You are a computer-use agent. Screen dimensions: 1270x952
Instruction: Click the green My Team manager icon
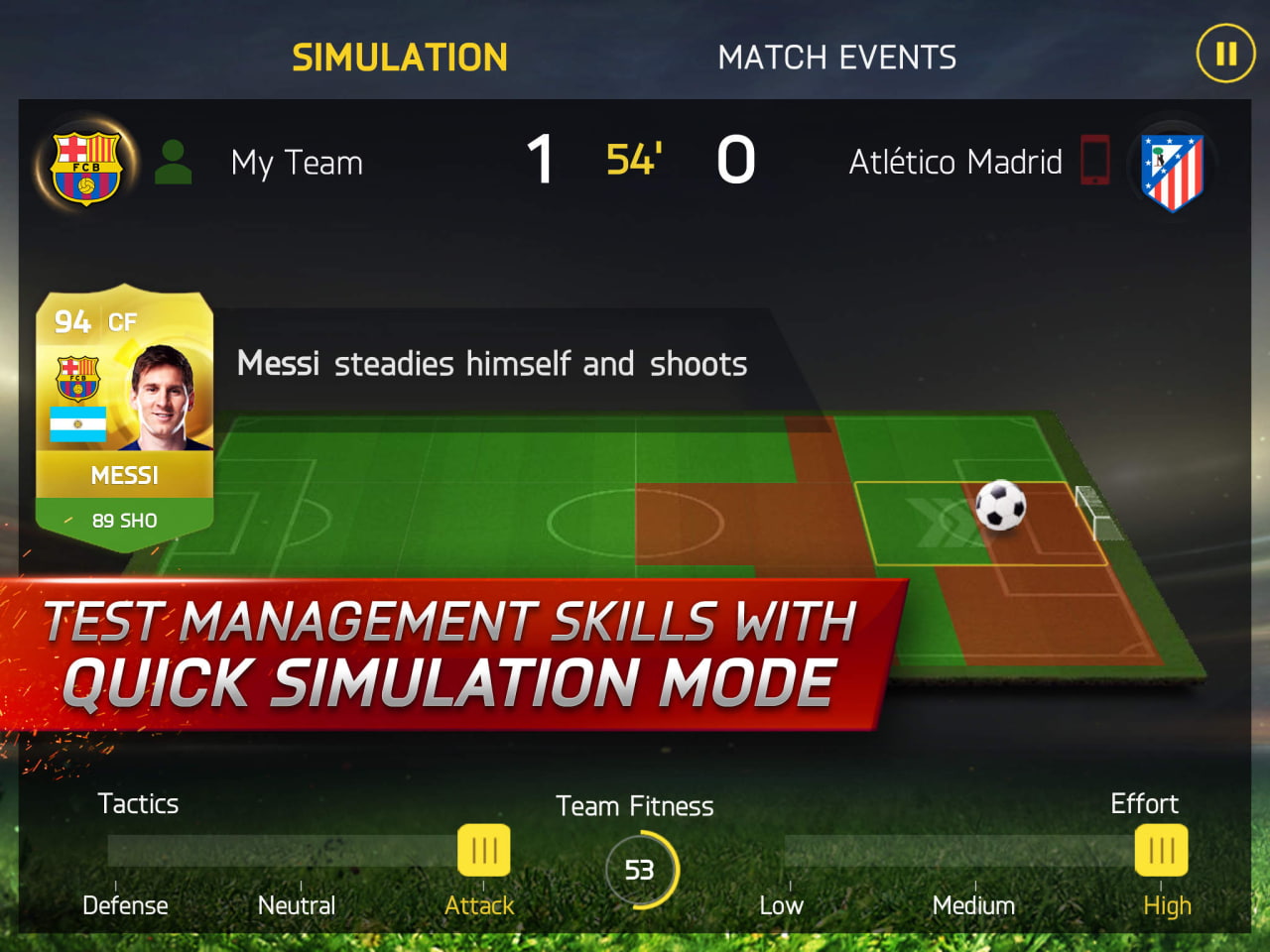[175, 161]
